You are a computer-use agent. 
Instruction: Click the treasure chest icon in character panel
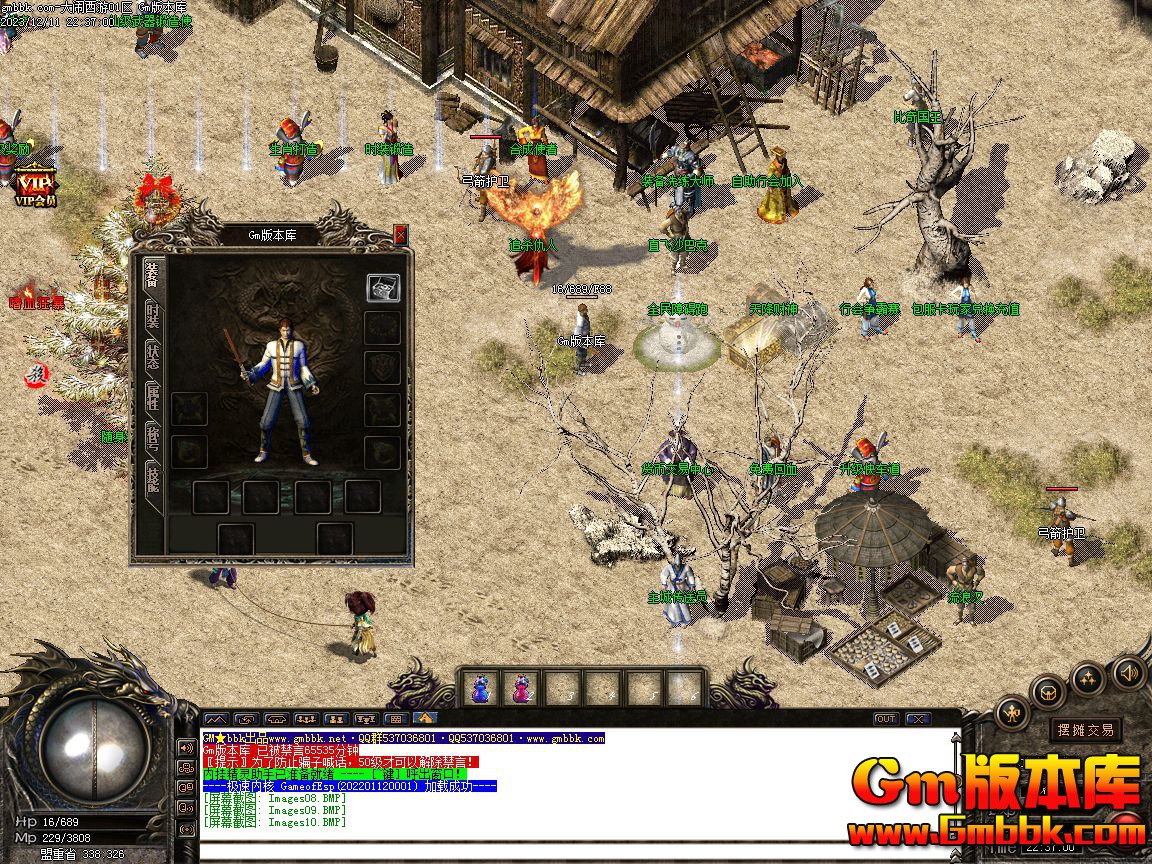pos(382,287)
